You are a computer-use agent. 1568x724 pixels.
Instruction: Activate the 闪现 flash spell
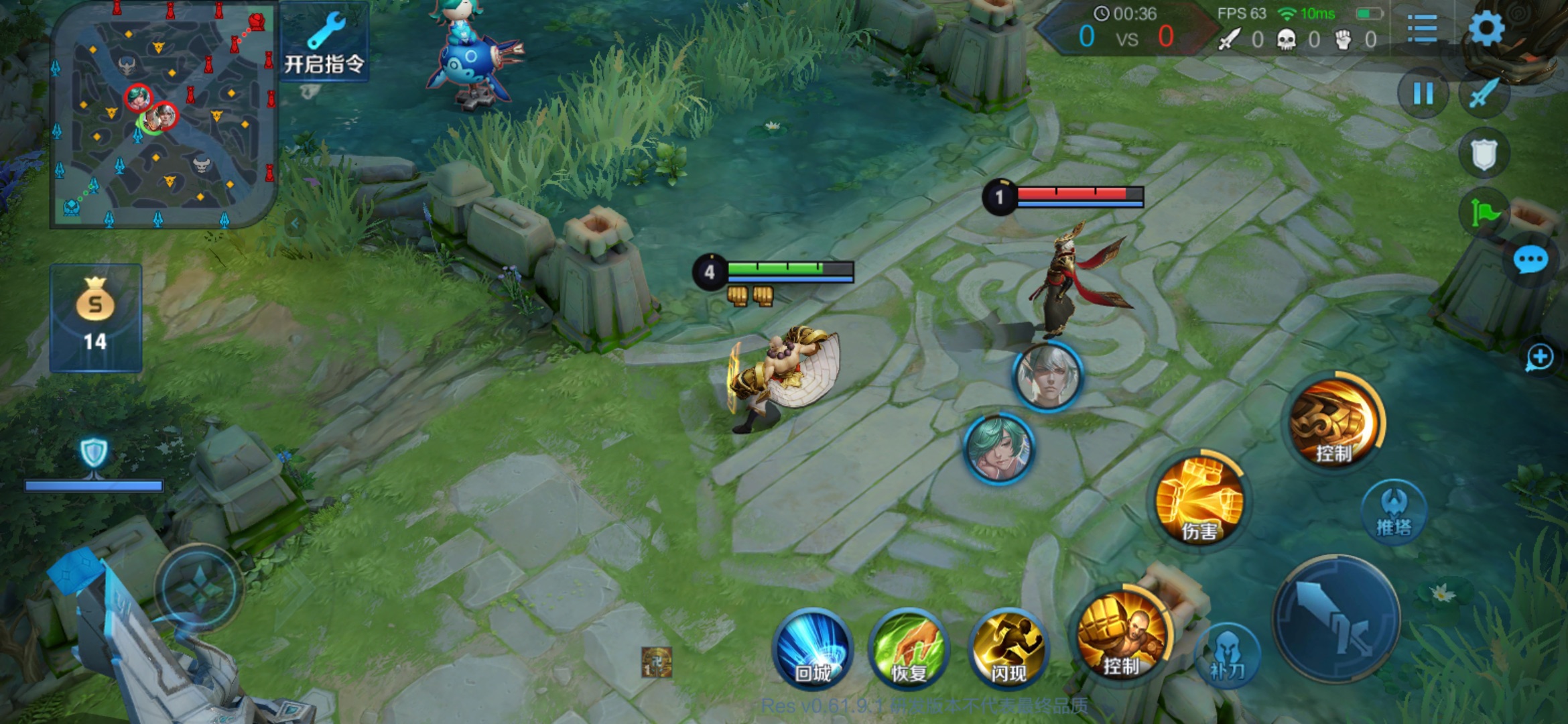1008,648
